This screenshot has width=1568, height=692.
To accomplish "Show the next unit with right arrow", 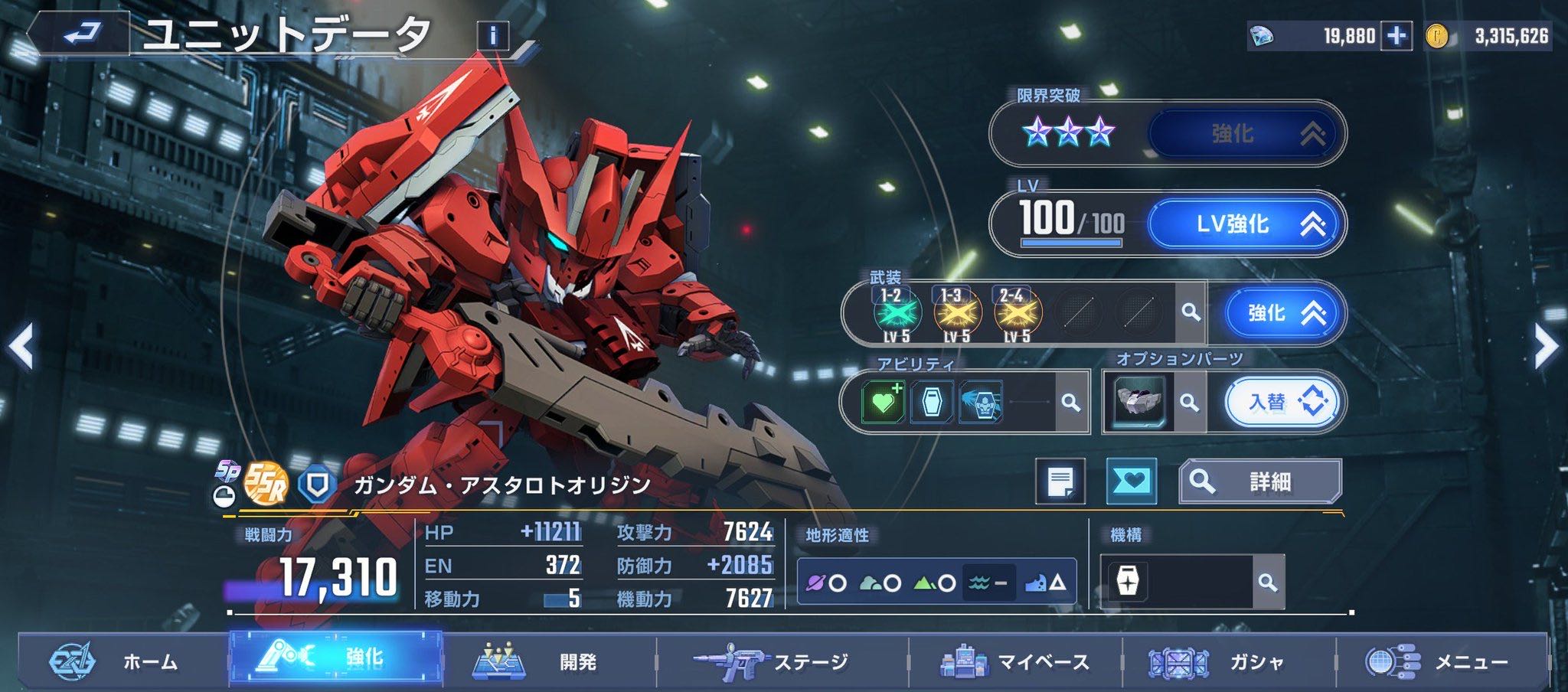I will pos(1546,347).
